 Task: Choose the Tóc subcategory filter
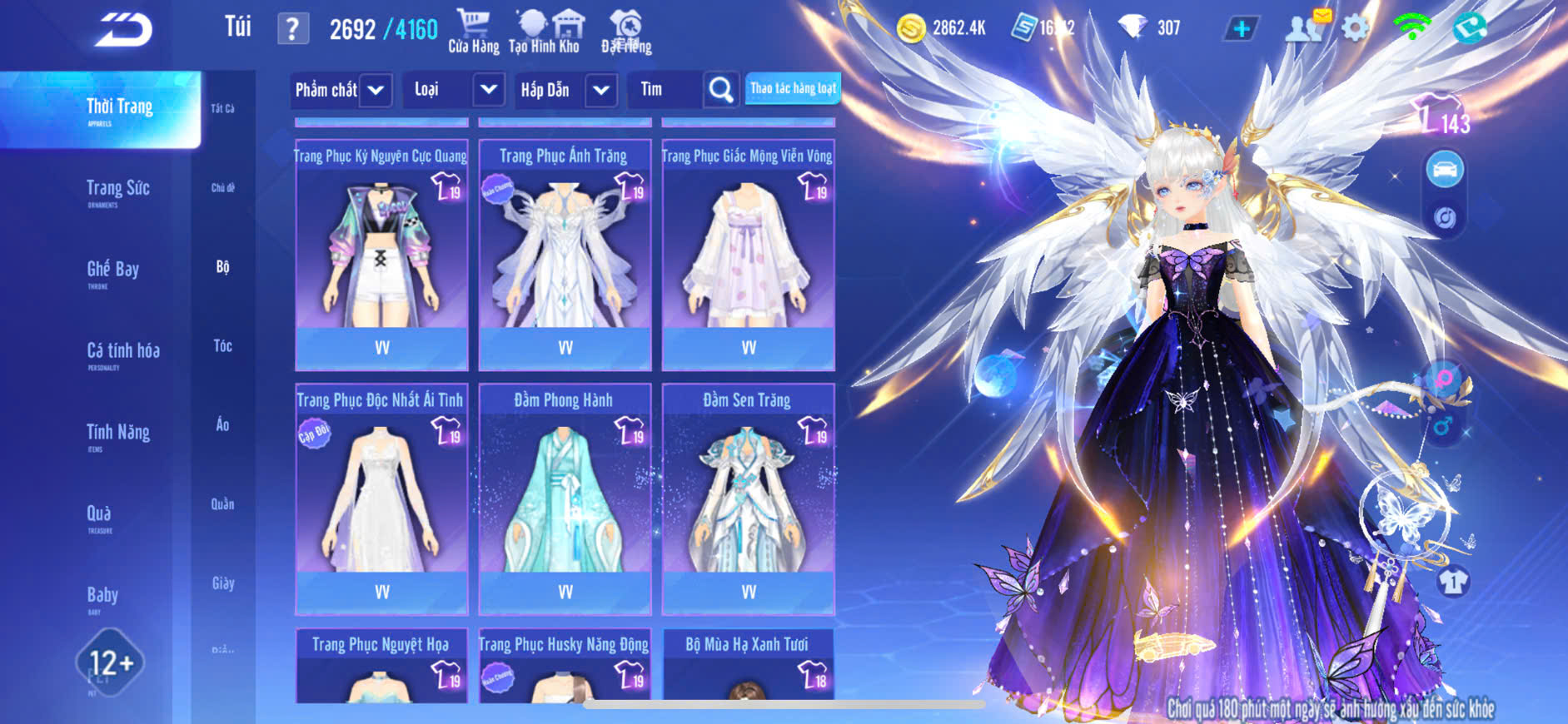click(222, 346)
